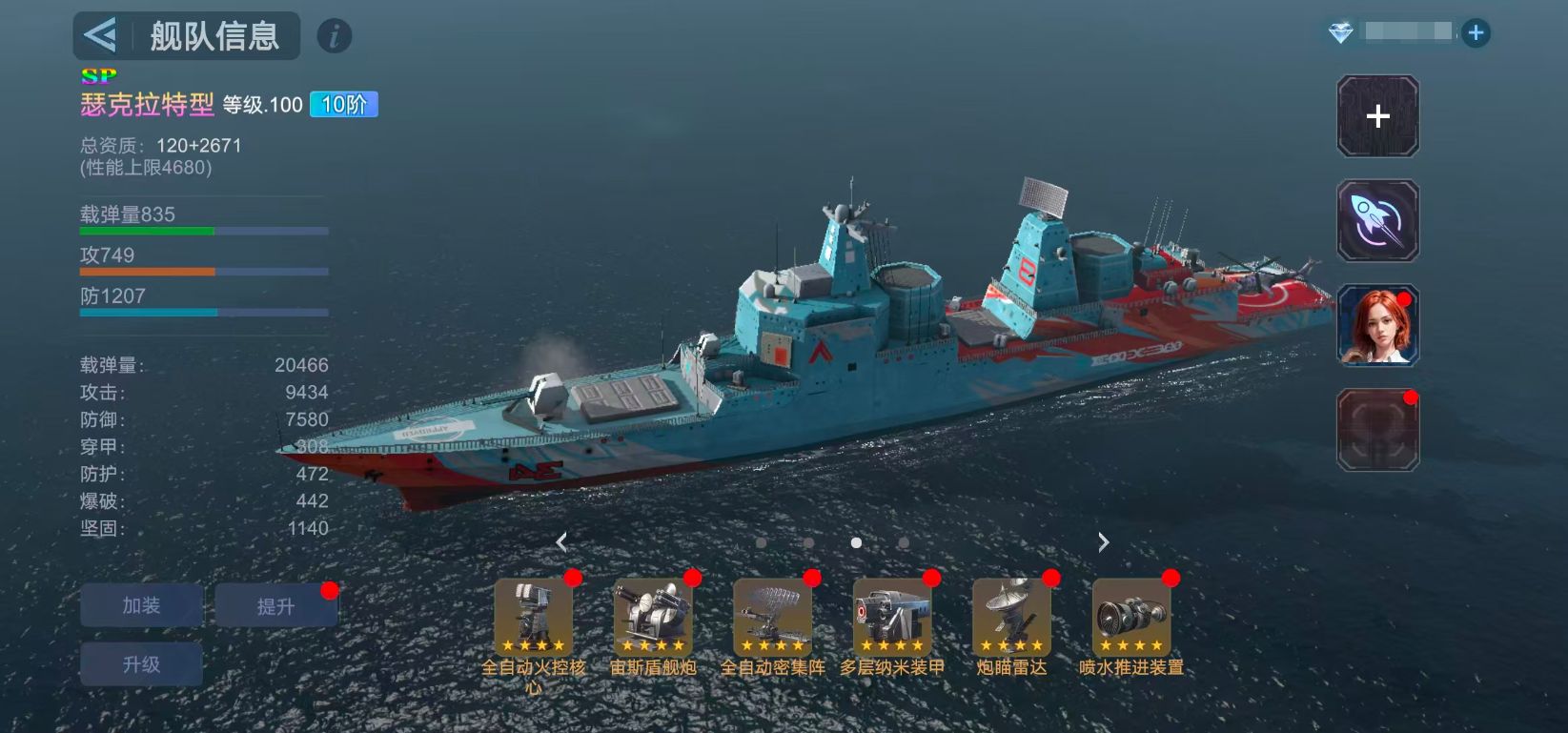Viewport: 1568px width, 733px height.
Task: Open the info icon beside 舰队信息
Action: [334, 36]
